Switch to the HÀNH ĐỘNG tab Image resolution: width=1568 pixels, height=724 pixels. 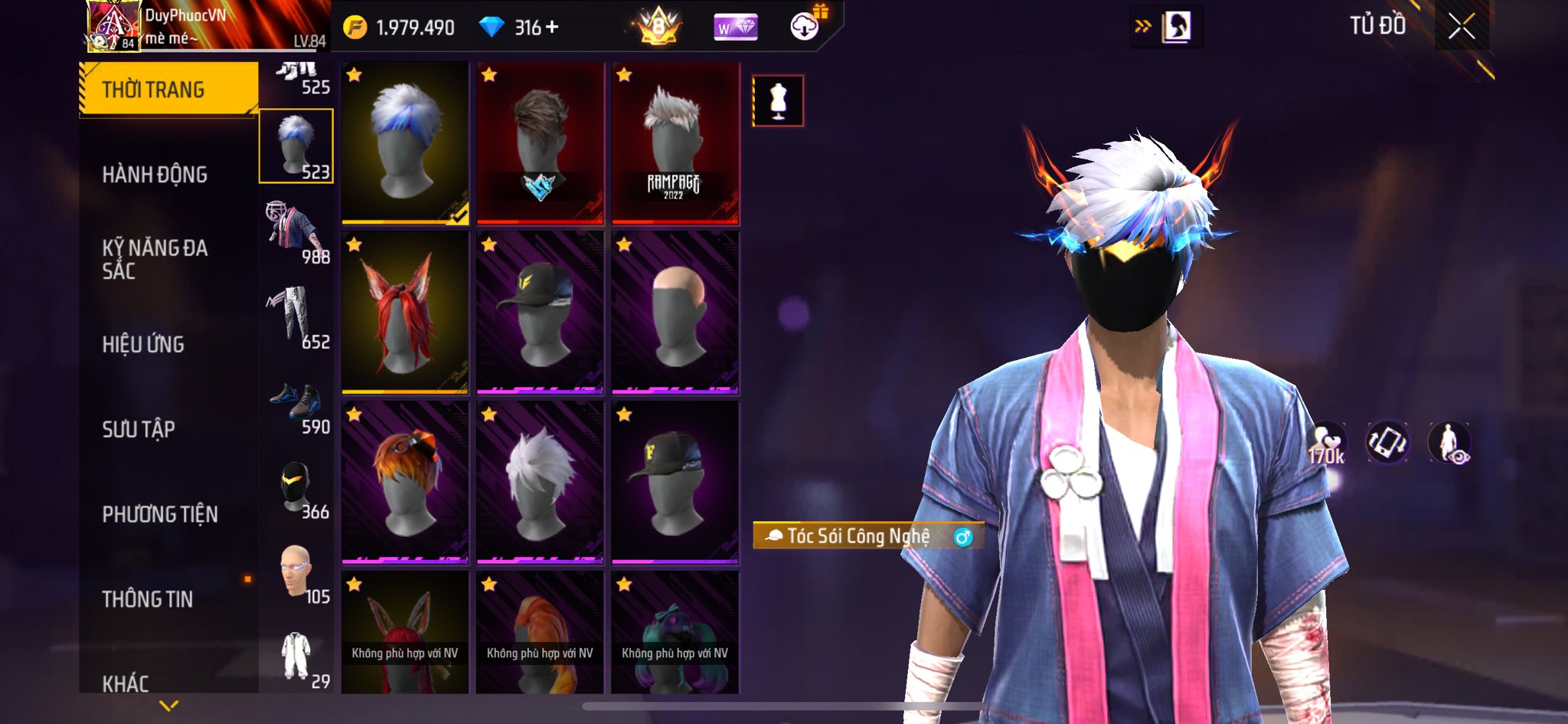(155, 175)
